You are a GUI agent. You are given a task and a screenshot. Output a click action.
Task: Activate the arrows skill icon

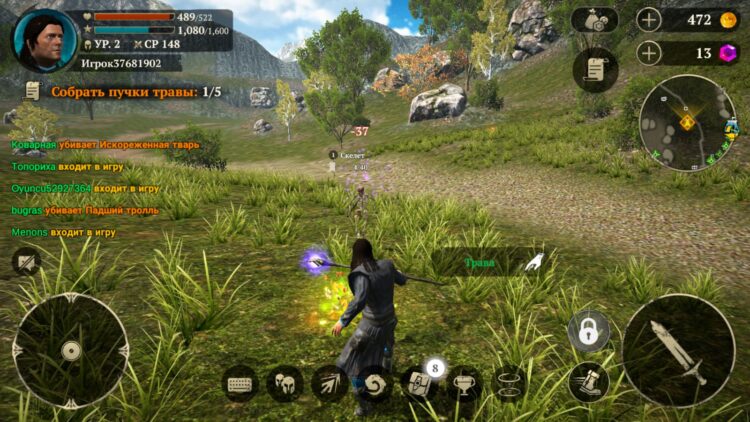(330, 384)
